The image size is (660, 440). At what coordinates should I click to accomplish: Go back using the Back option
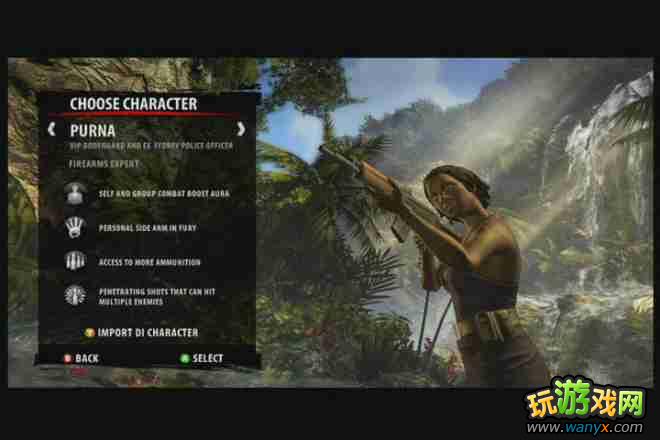(x=81, y=358)
